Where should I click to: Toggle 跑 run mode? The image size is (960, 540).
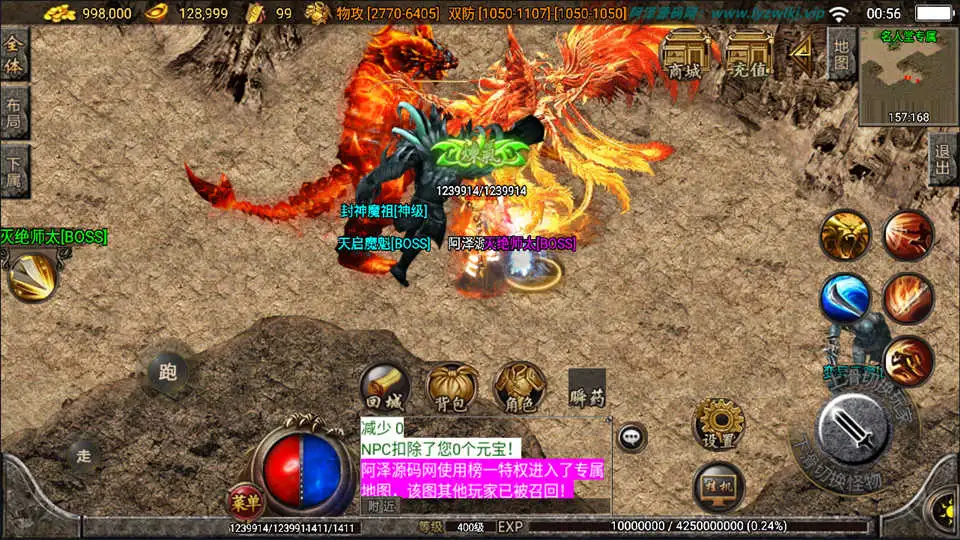pos(167,372)
